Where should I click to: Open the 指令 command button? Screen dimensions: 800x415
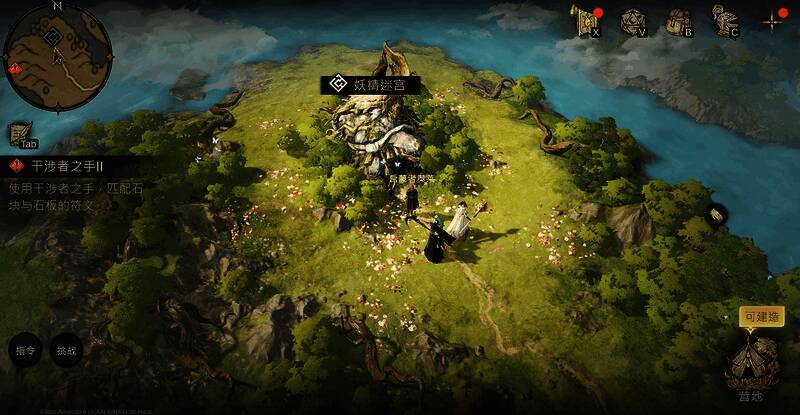[x=25, y=351]
